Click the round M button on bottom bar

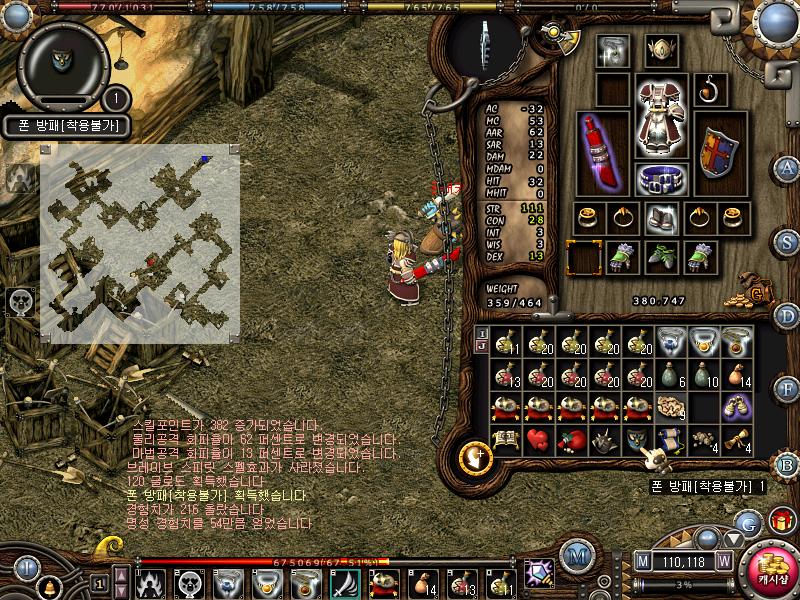[575, 553]
